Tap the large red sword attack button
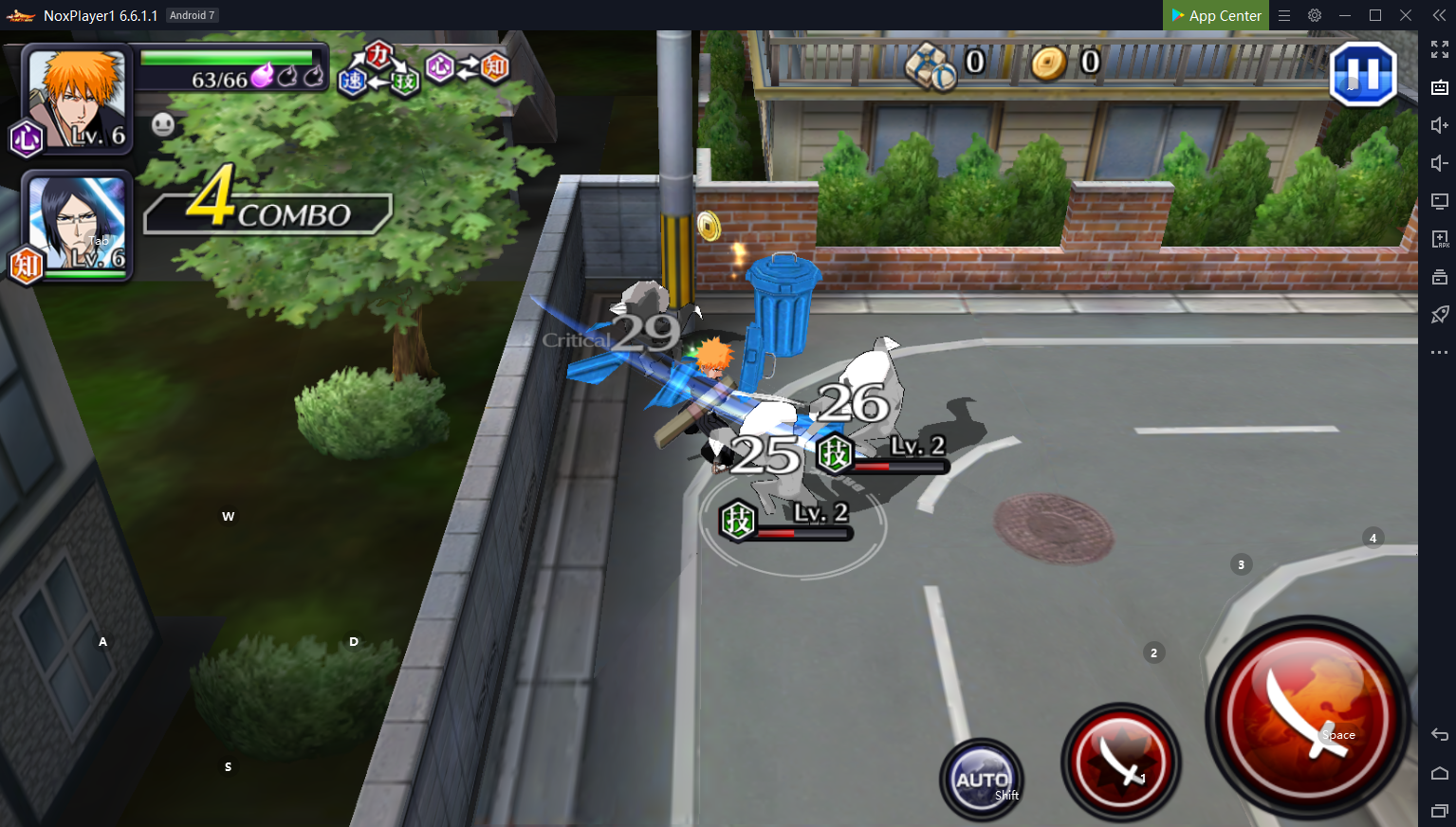The height and width of the screenshot is (827, 1456). tap(1307, 717)
